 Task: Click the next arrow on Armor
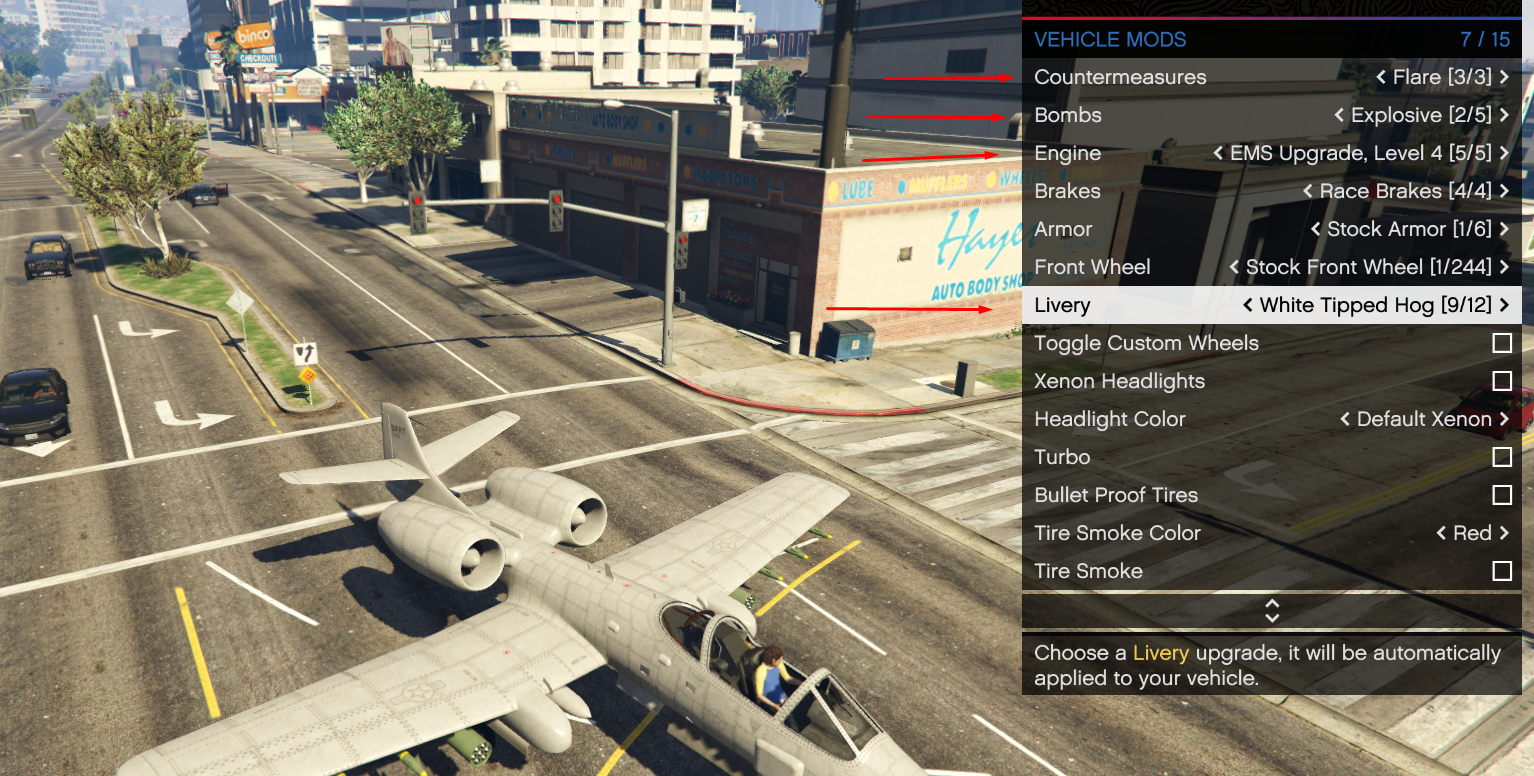click(x=1504, y=229)
